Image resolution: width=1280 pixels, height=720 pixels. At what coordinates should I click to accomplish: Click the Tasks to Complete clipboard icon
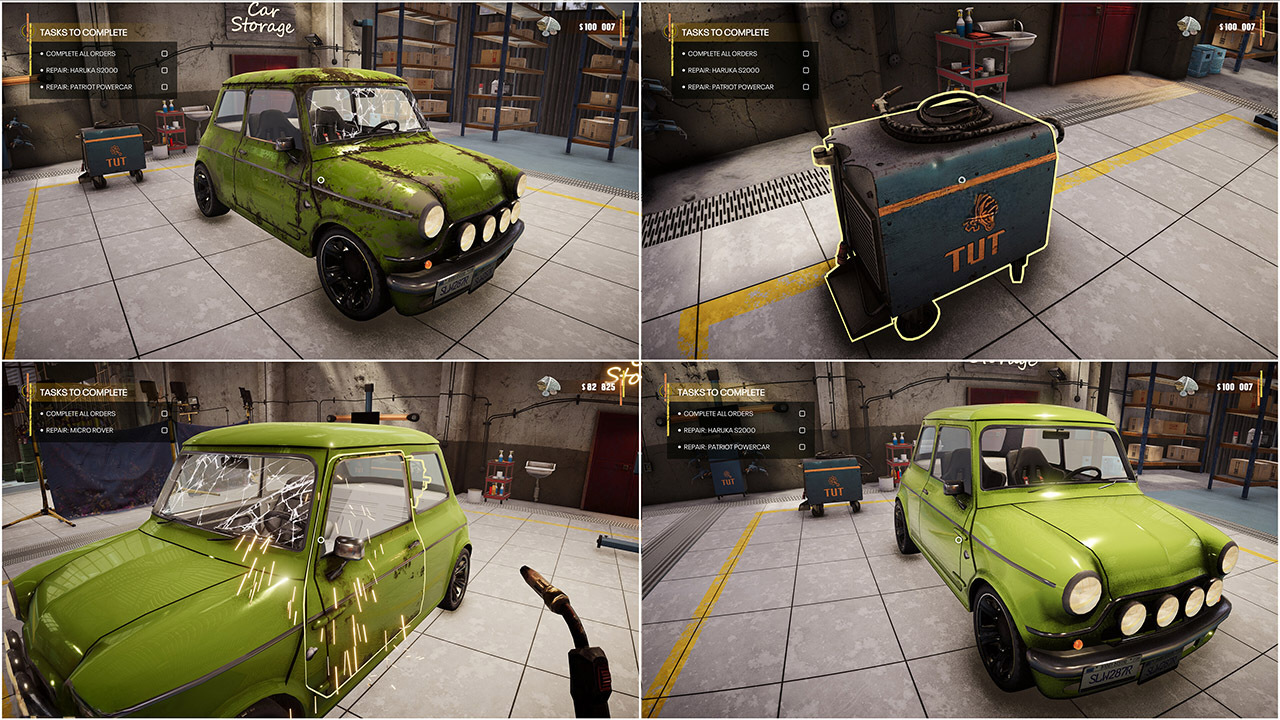(x=26, y=31)
